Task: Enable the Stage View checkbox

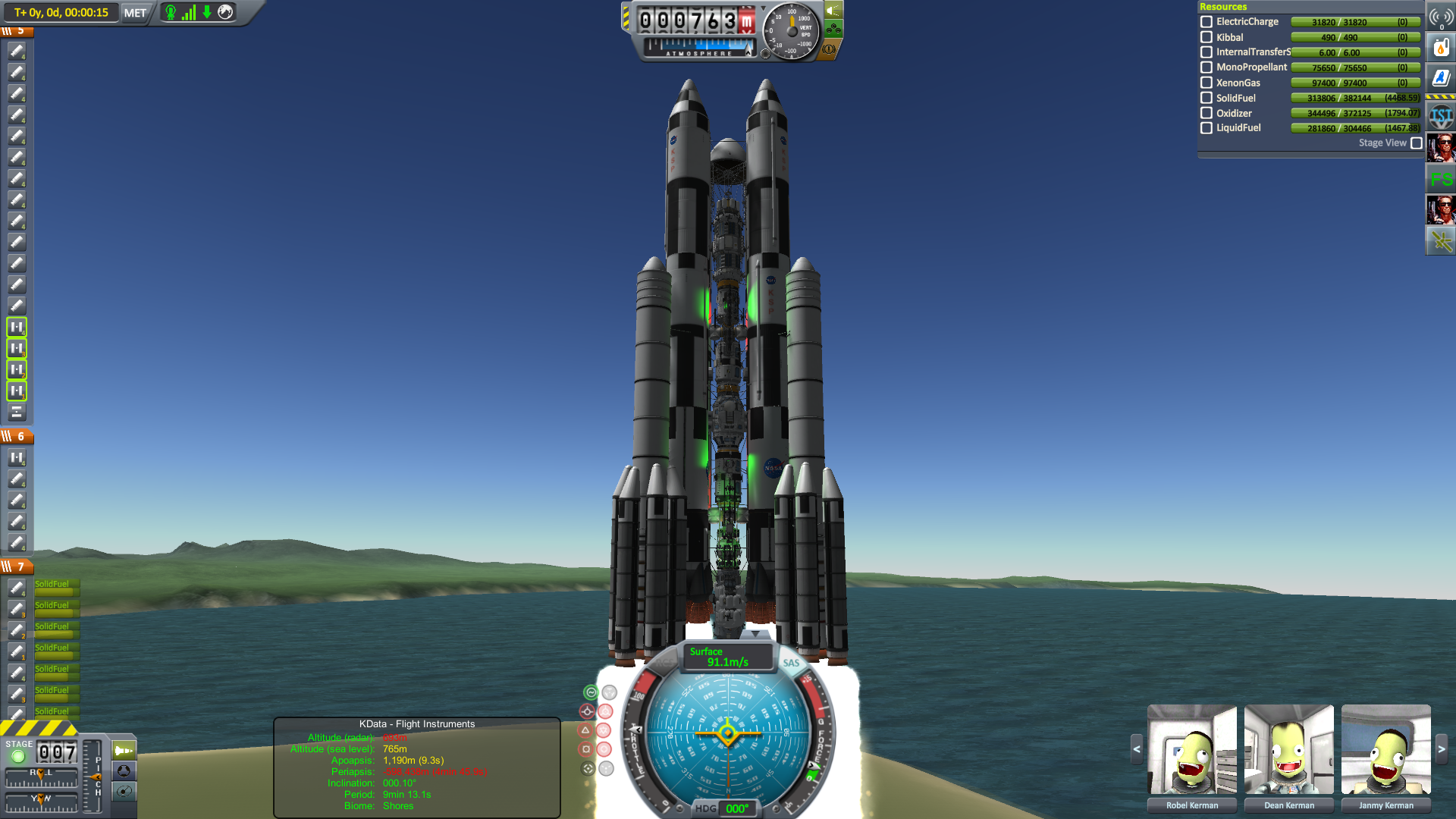Action: (x=1416, y=143)
